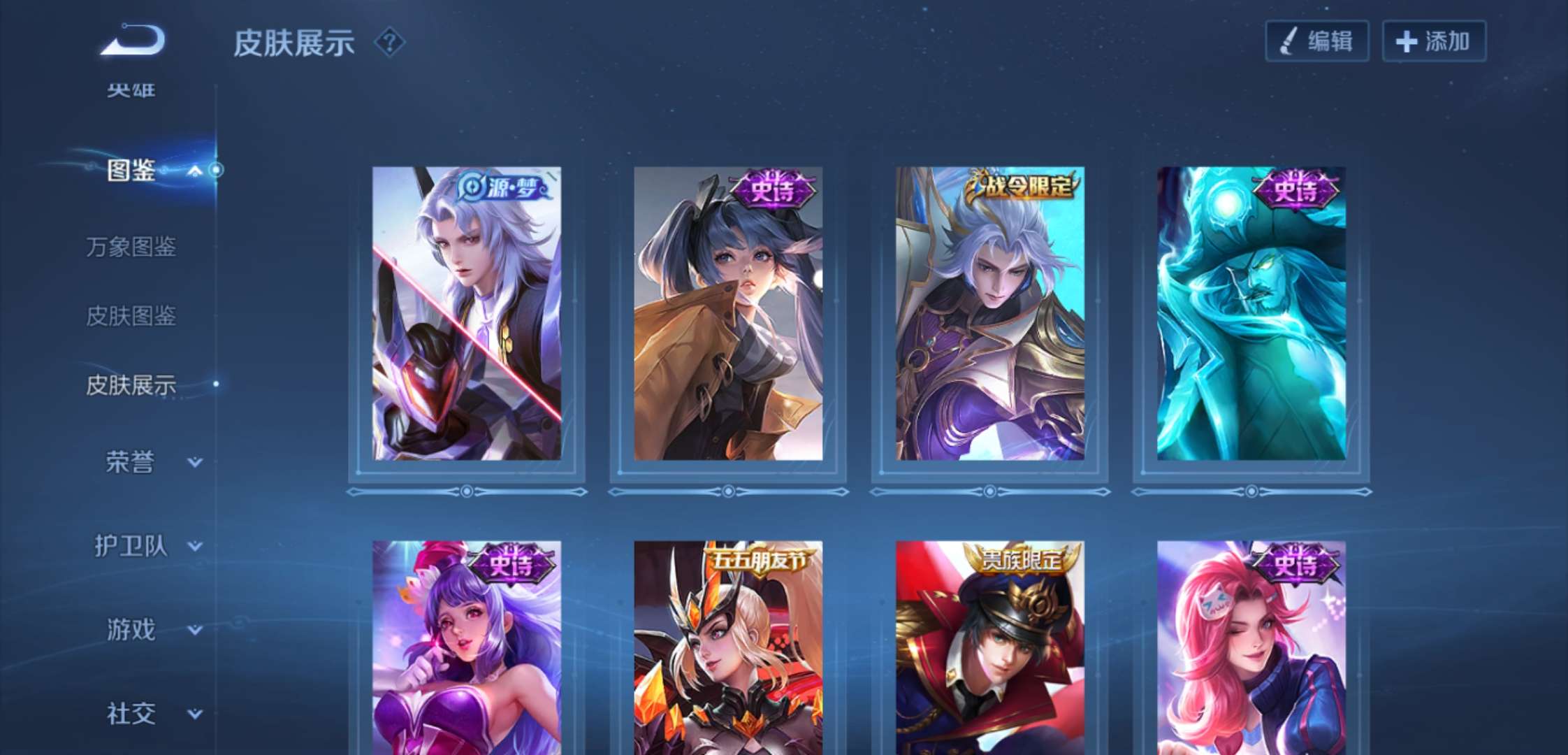Open 皮肤图鉴 from the sidebar
This screenshot has height=755, width=1568.
(x=131, y=316)
